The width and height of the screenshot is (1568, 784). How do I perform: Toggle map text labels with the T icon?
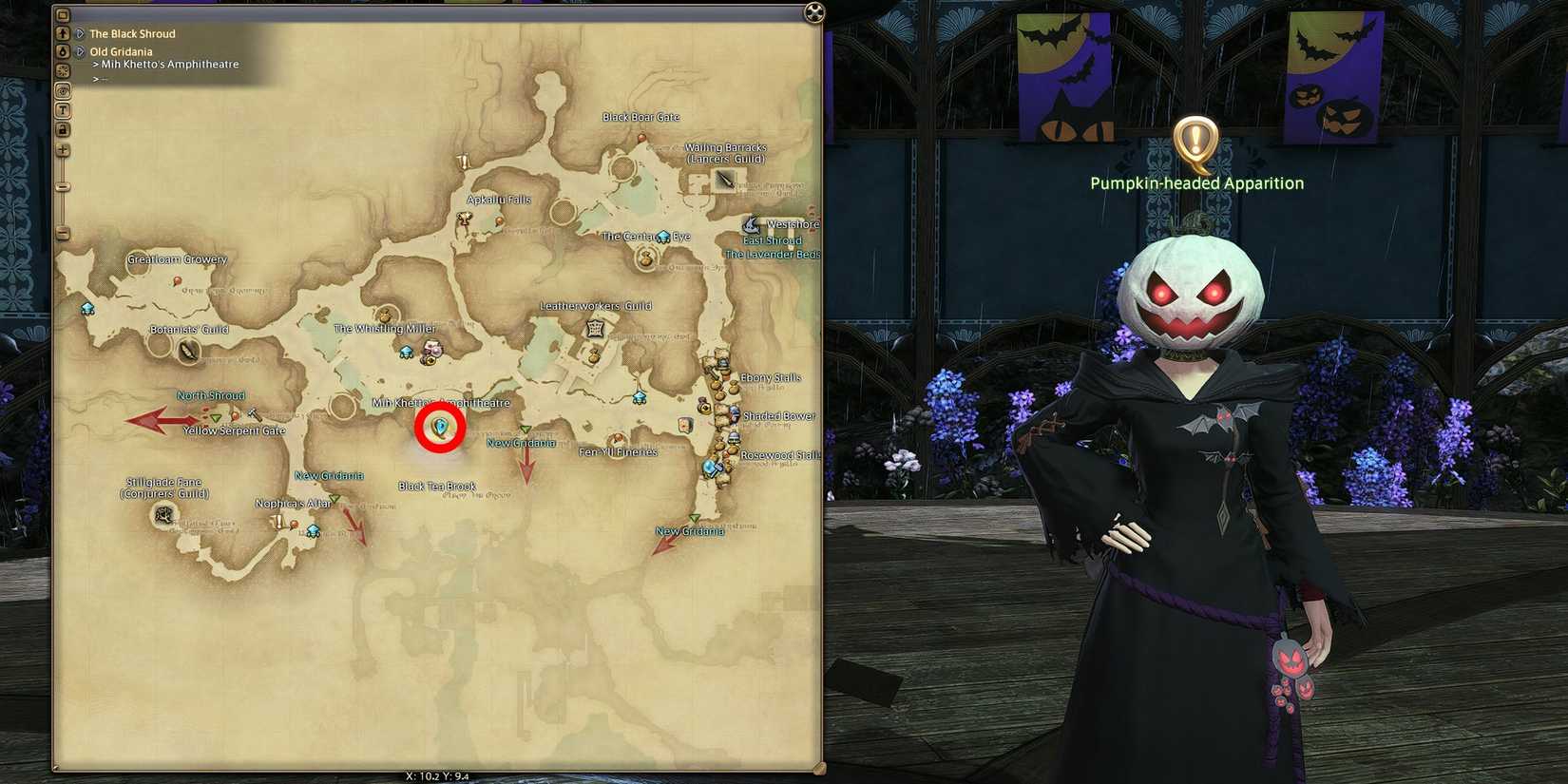[x=63, y=109]
